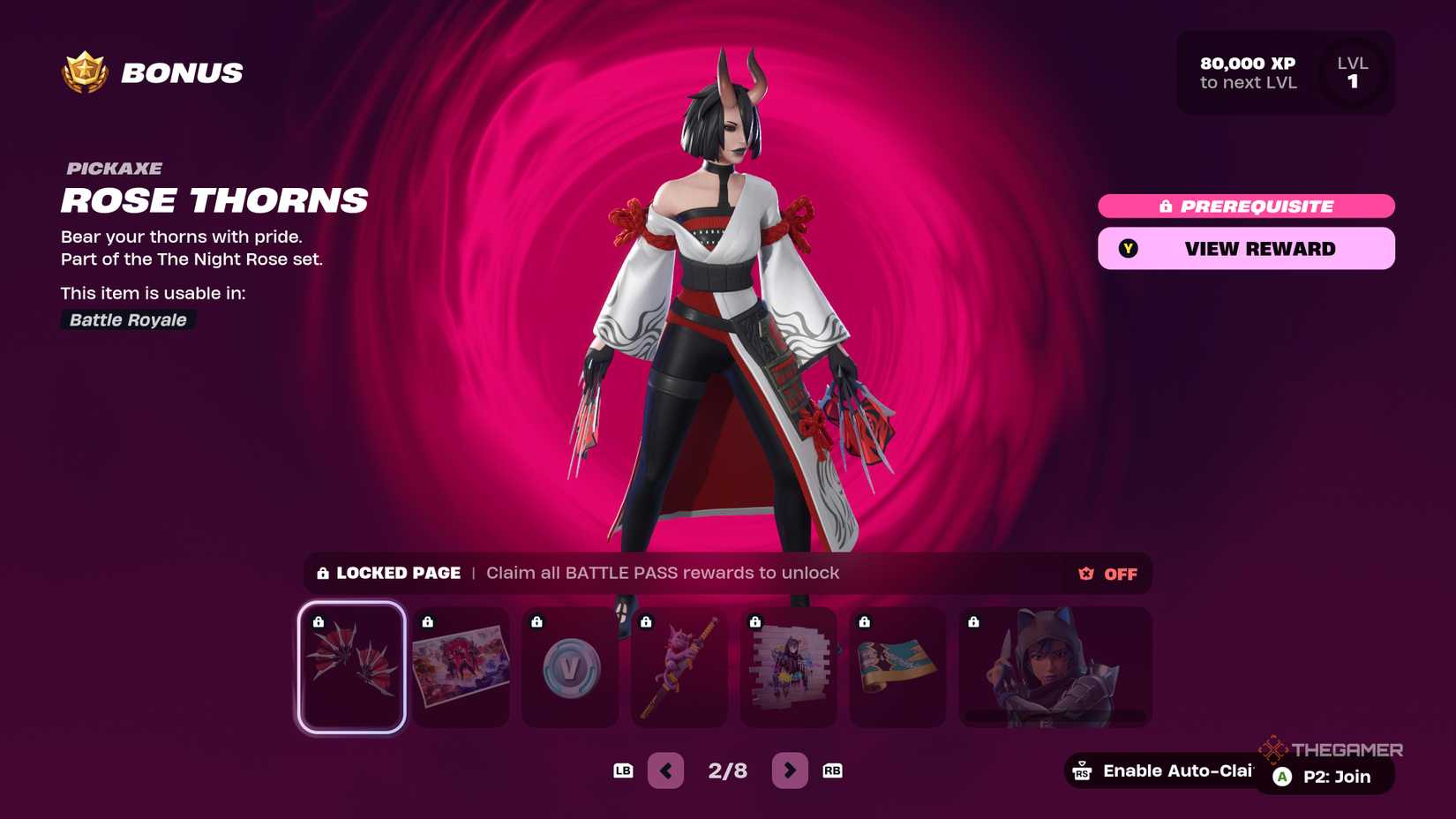This screenshot has height=819, width=1456.
Task: Toggle Auto-Claim from OFF to on
Action: [1106, 574]
